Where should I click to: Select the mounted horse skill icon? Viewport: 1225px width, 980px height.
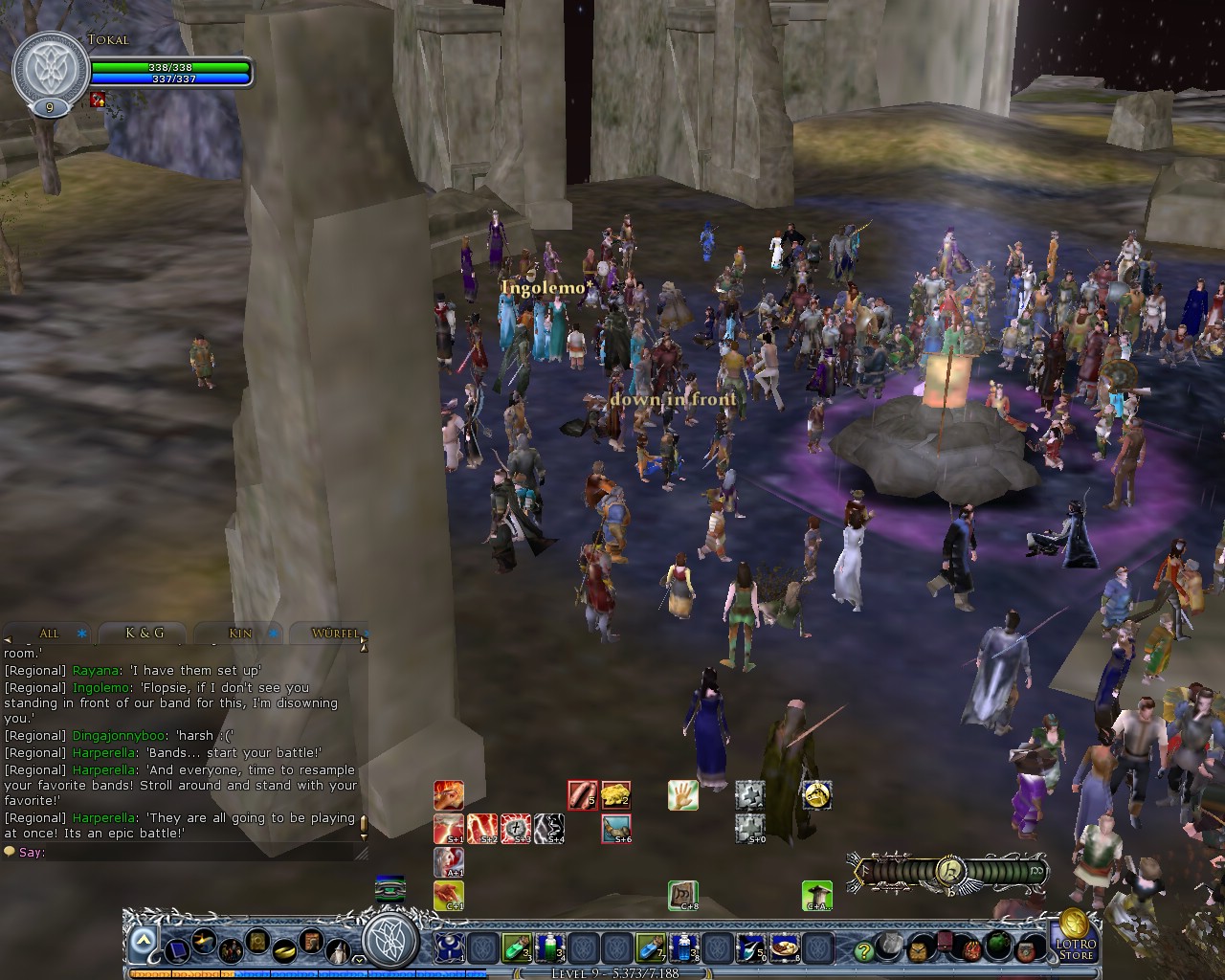click(818, 796)
